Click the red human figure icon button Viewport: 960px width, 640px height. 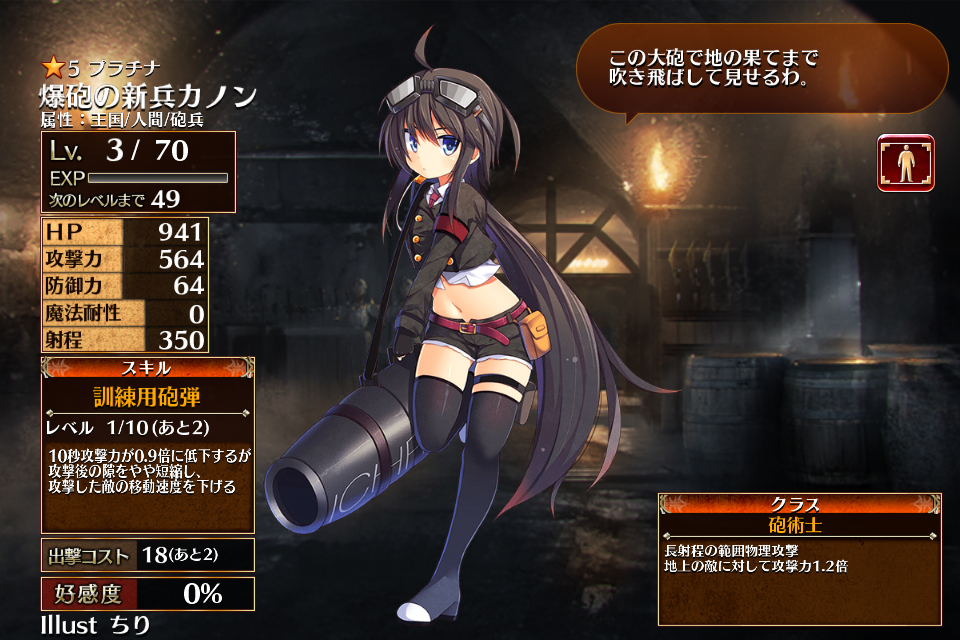click(x=905, y=163)
